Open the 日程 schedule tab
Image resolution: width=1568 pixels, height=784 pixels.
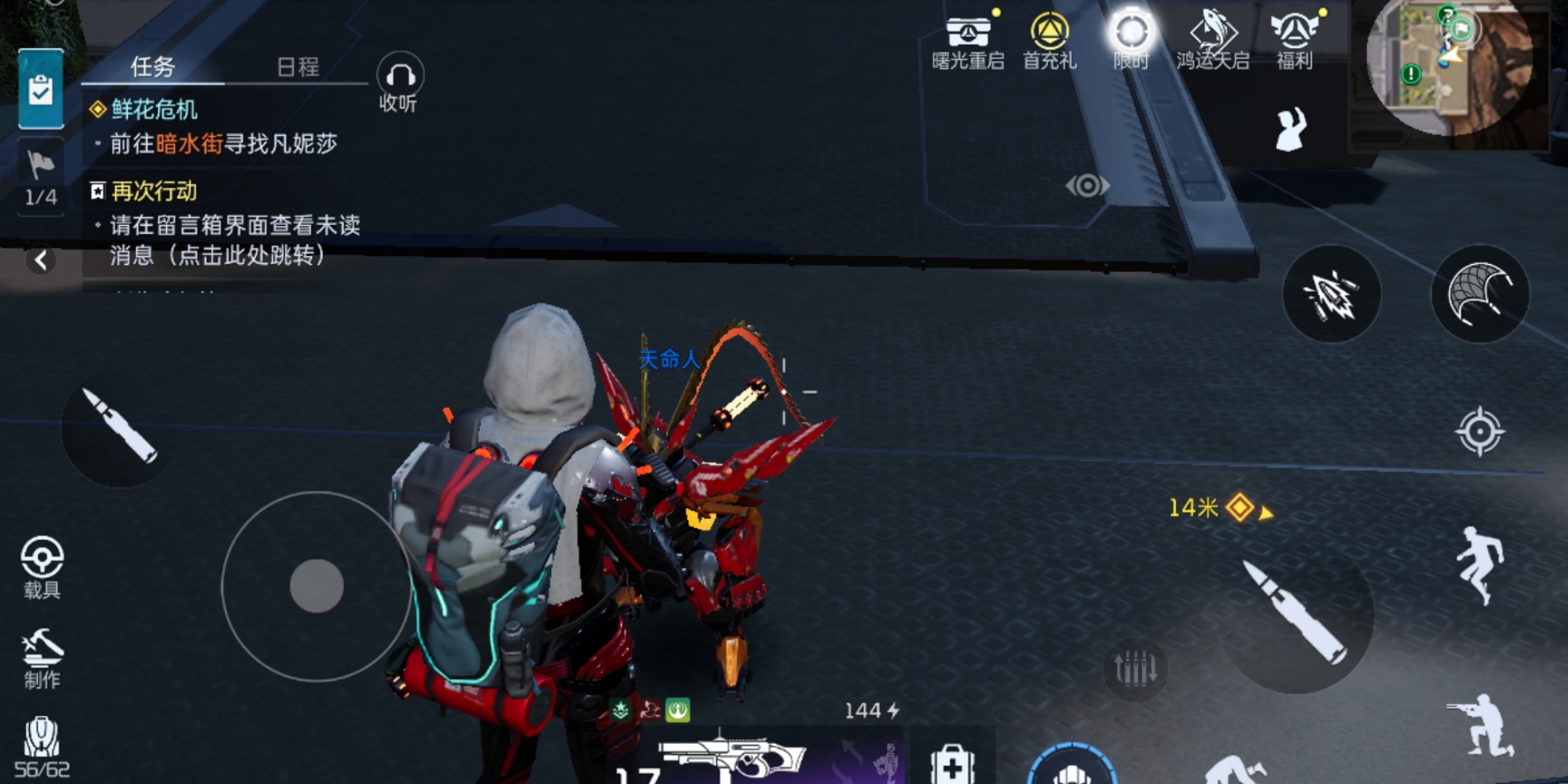[298, 67]
